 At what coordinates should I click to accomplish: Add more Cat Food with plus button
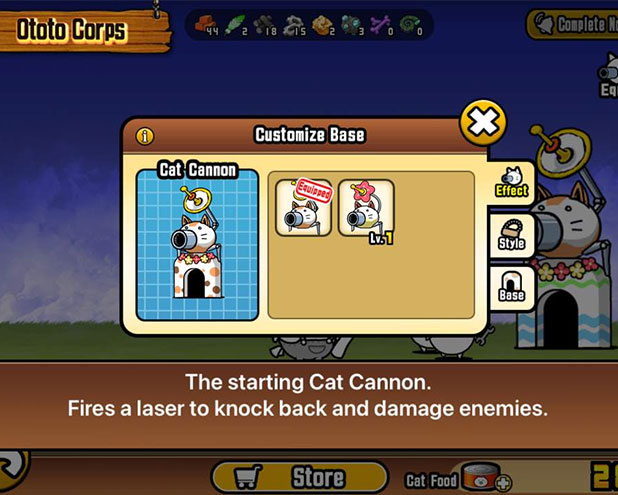(502, 483)
